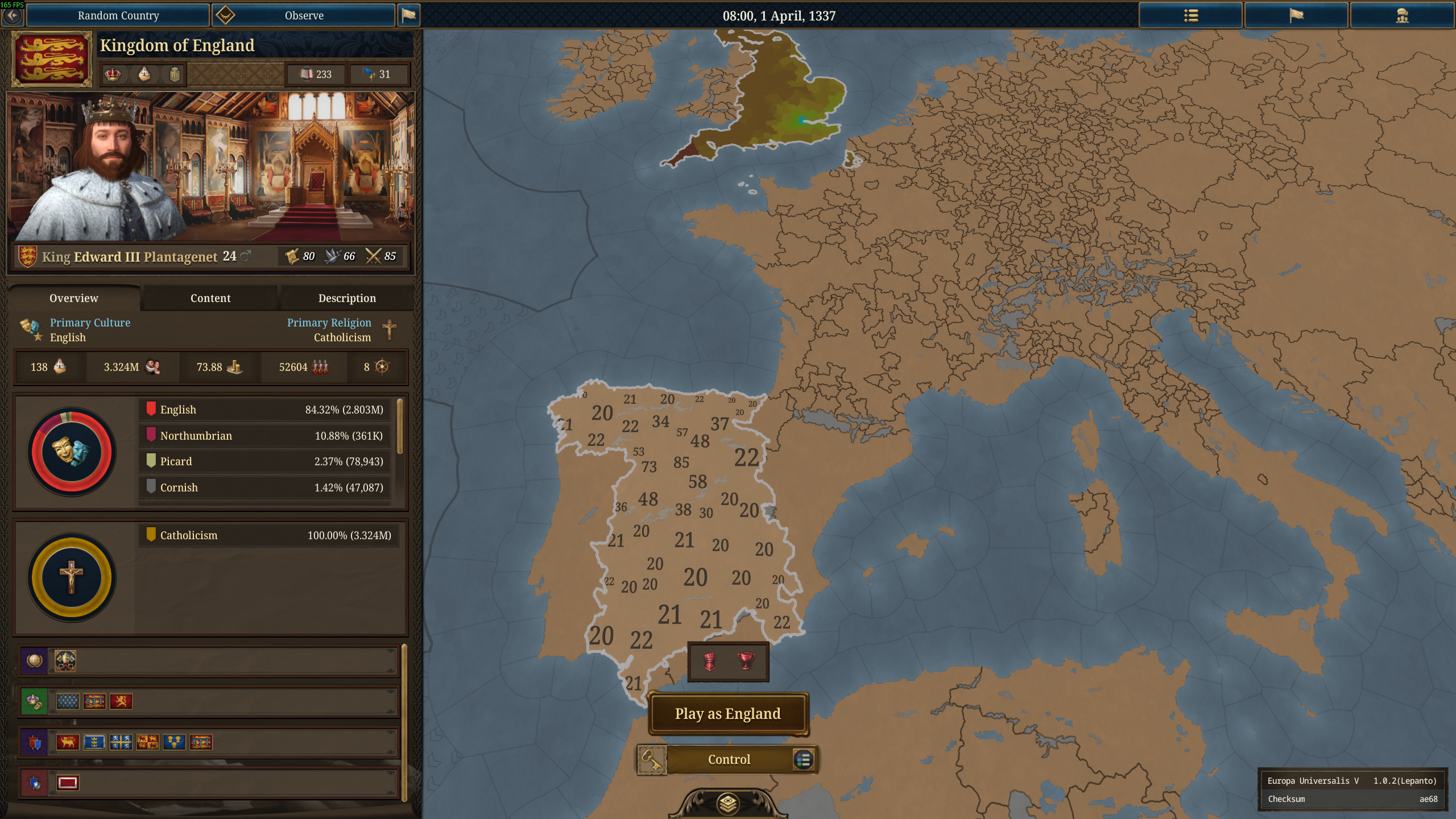
Task: Select the church icon in the country header
Action: pyautogui.click(x=144, y=74)
